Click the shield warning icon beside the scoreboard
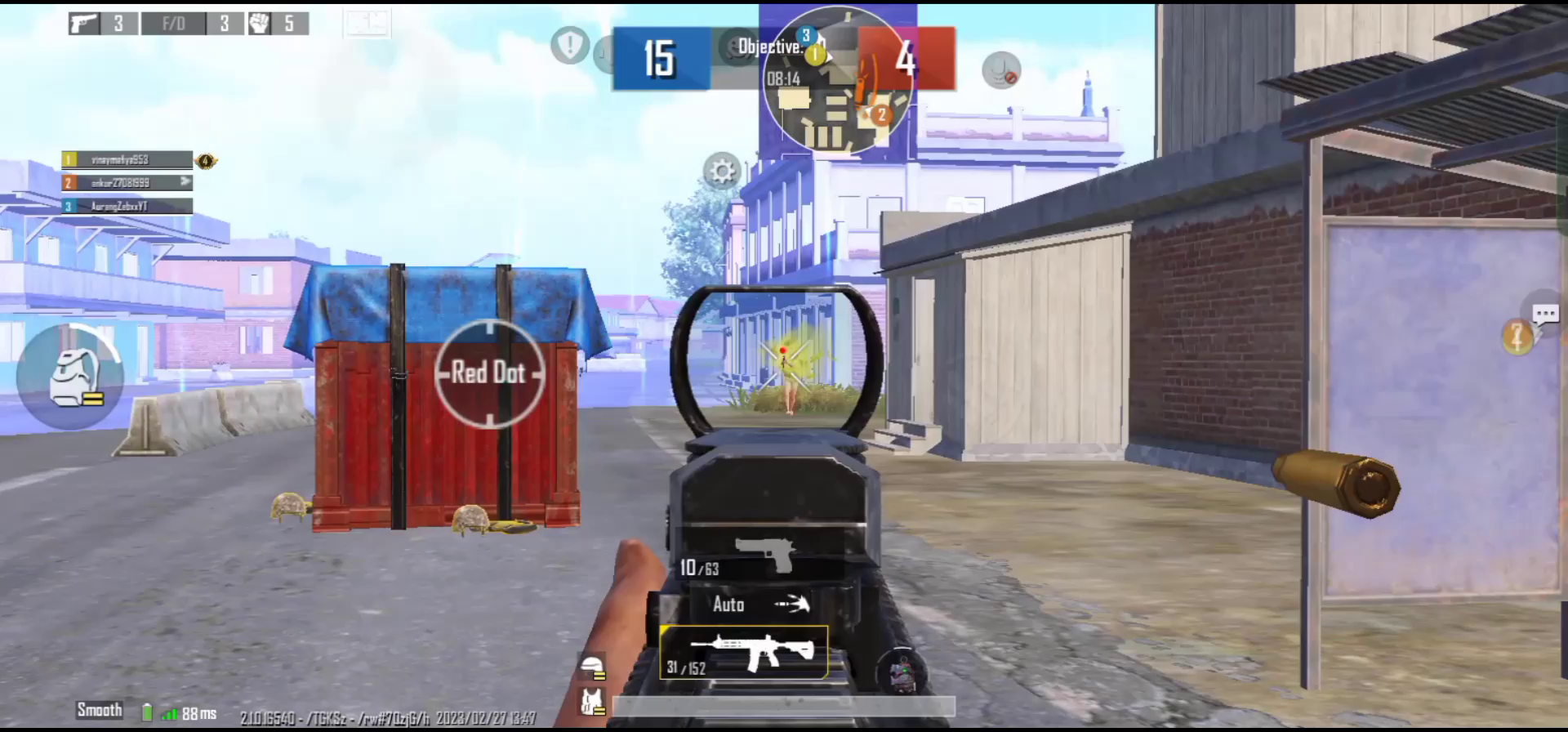This screenshot has width=1568, height=732. [570, 47]
